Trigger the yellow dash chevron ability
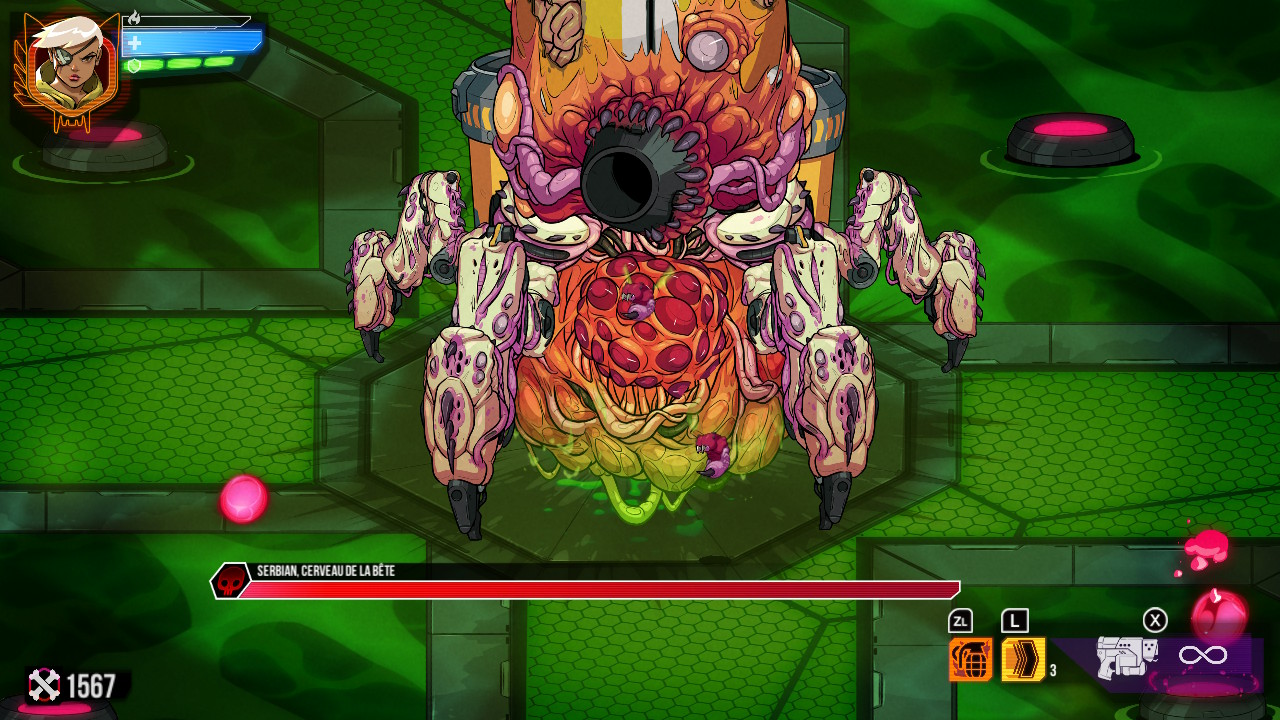This screenshot has width=1280, height=720. (1023, 659)
